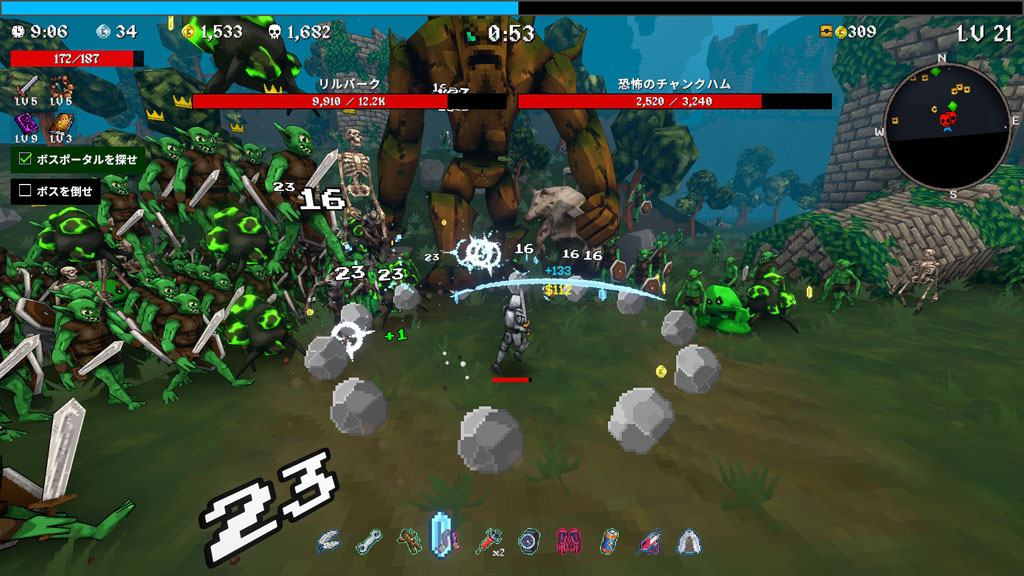This screenshot has width=1024, height=576.
Task: Select the orange ring weapon icon
Action: [61, 85]
